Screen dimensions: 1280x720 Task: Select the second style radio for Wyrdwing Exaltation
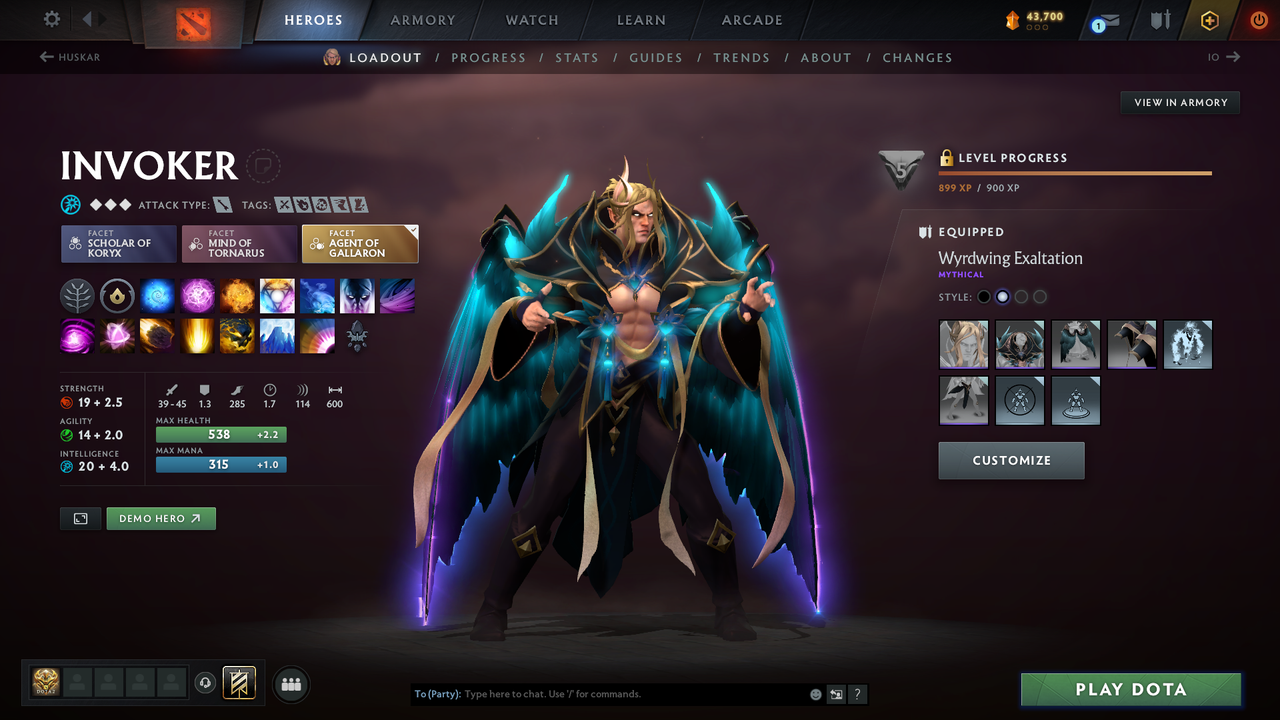click(x=1002, y=296)
